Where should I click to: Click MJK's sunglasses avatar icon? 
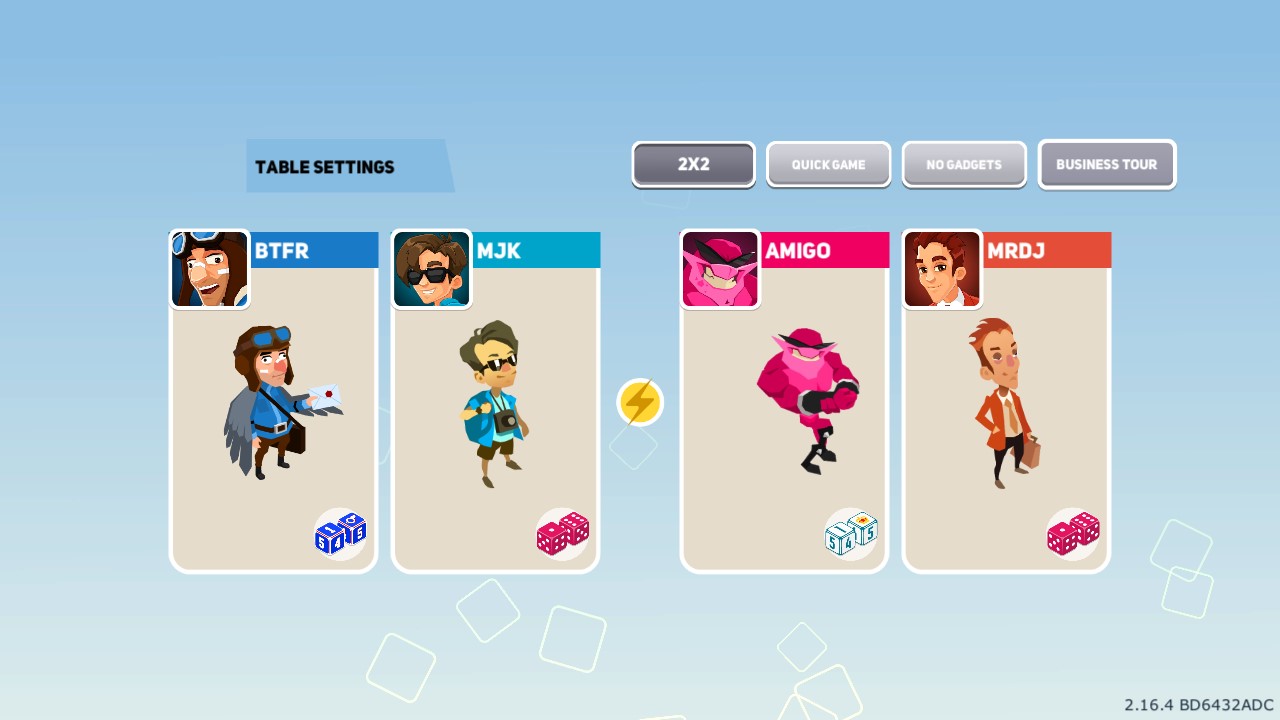tap(431, 269)
